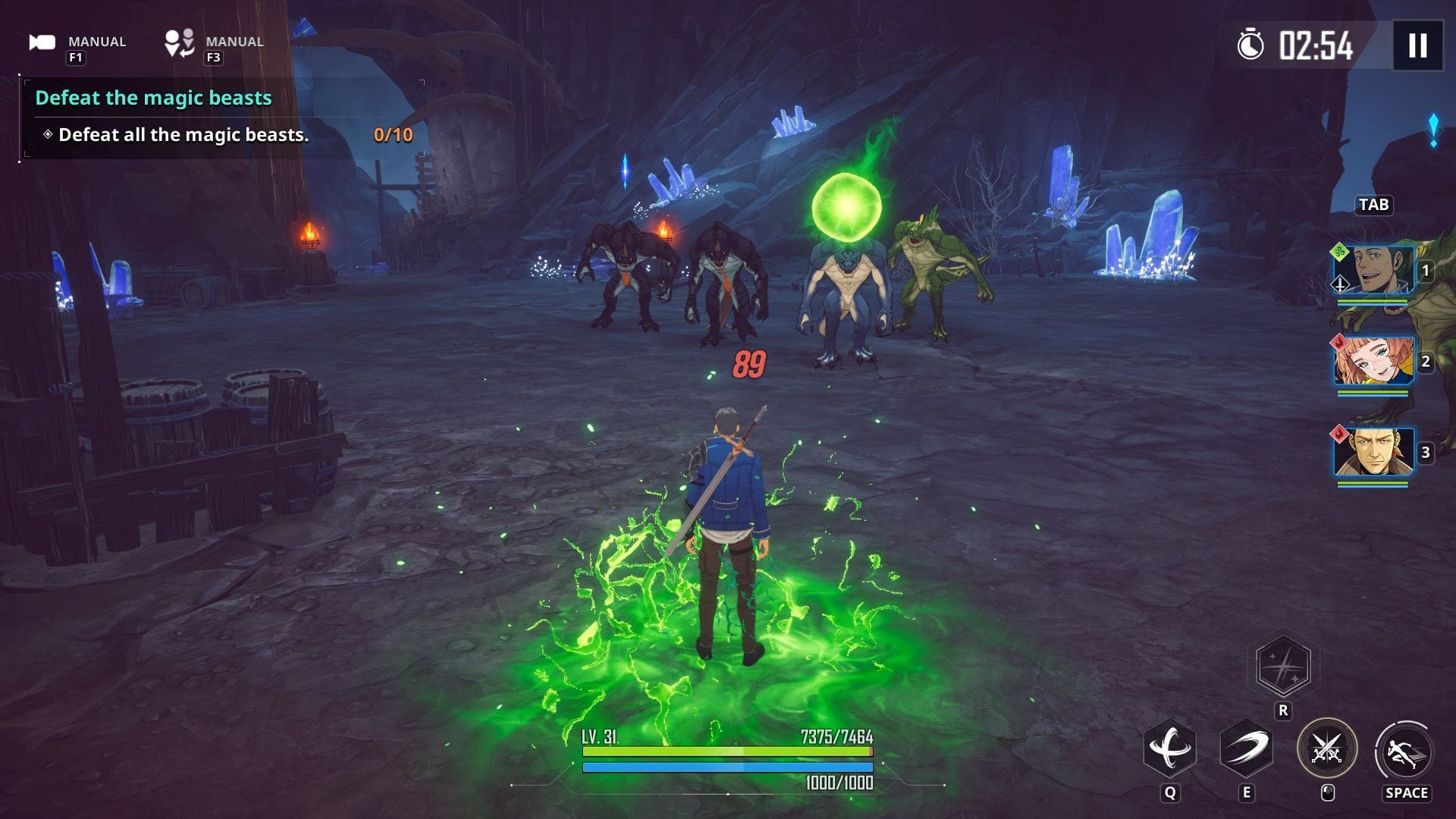Activate the spinning slash Q skill
Viewport: 1456px width, 819px height.
[1169, 749]
